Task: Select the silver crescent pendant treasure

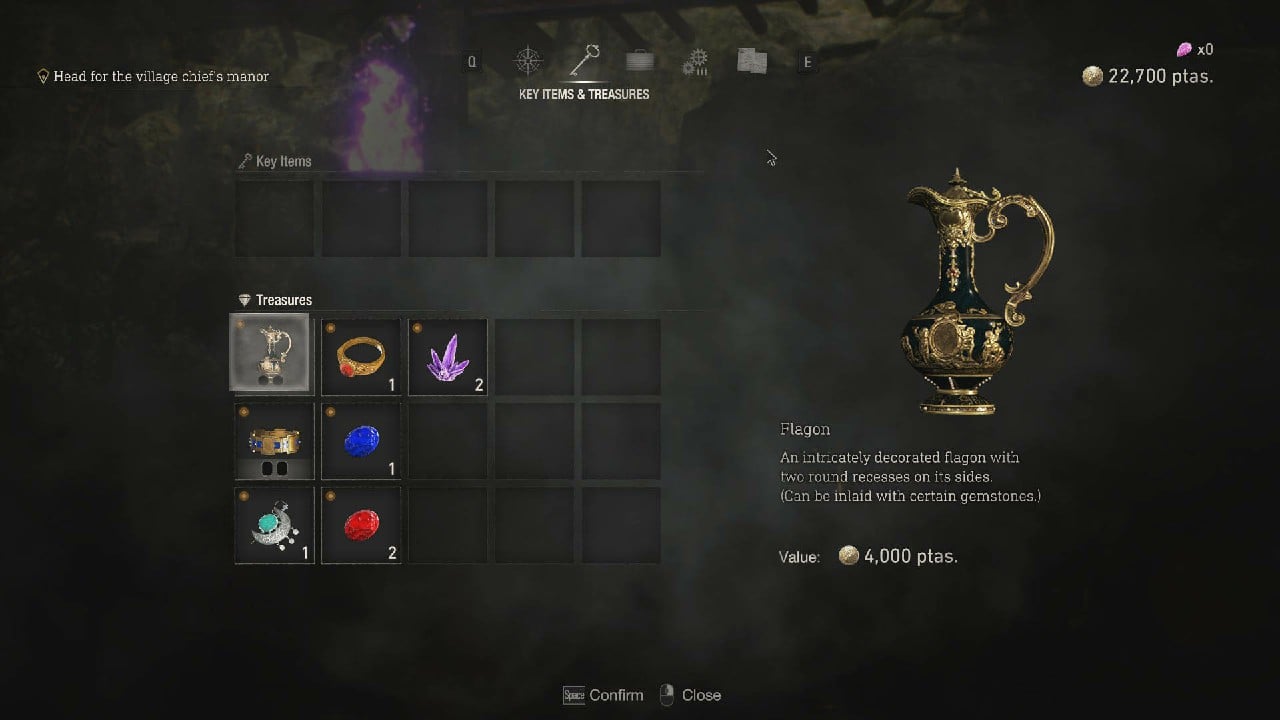Action: pyautogui.click(x=274, y=525)
